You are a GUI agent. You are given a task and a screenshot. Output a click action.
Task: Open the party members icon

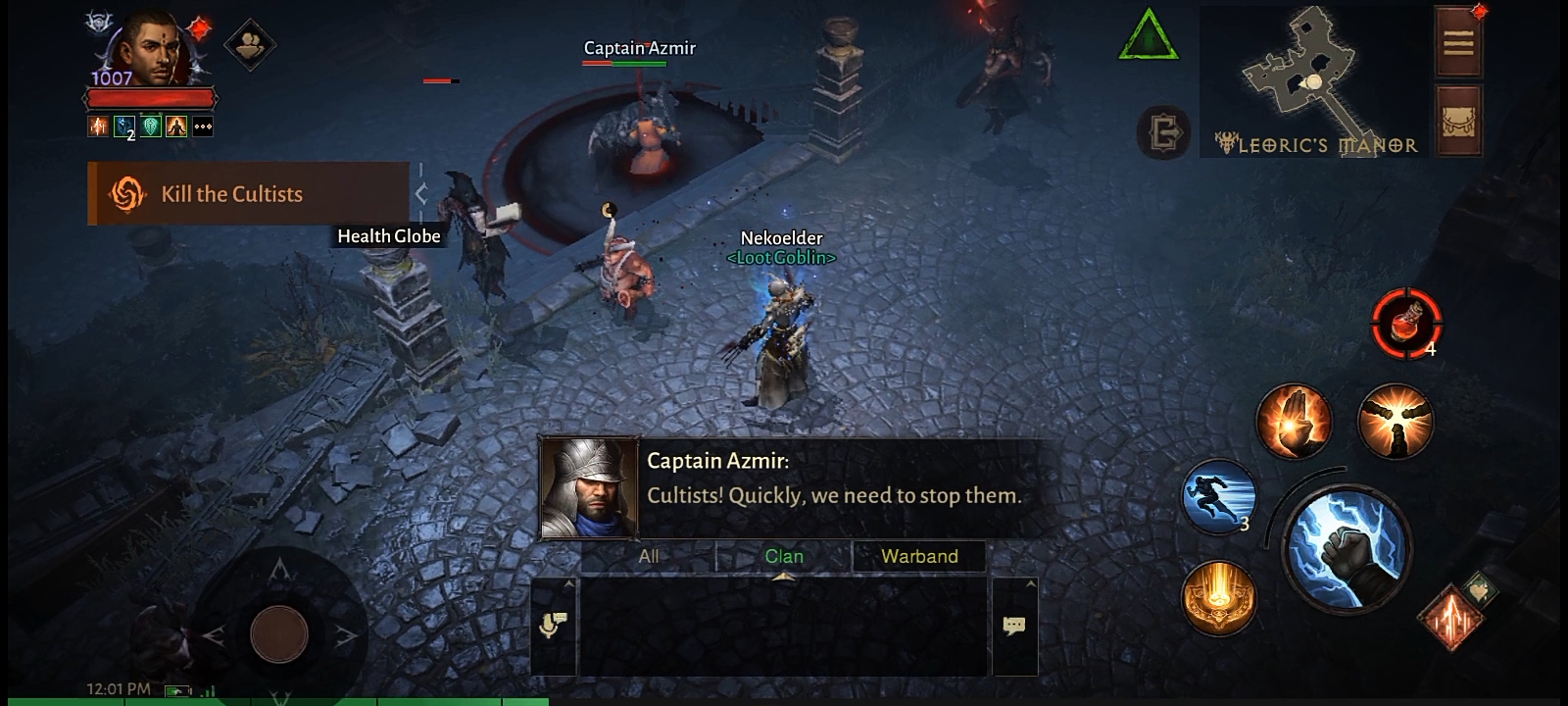pyautogui.click(x=250, y=44)
